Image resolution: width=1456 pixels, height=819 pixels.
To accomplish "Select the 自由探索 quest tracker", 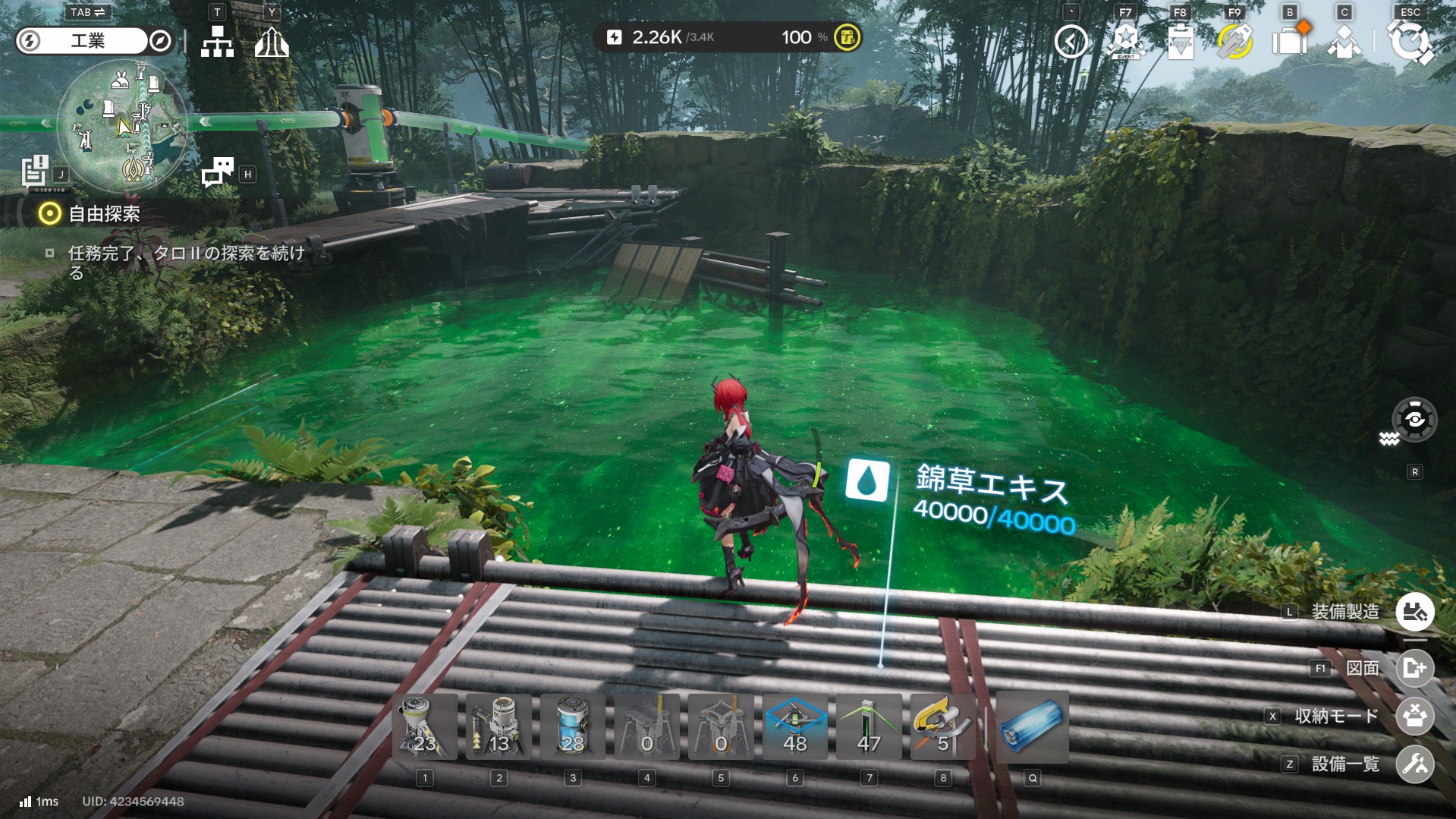I will coord(104,214).
